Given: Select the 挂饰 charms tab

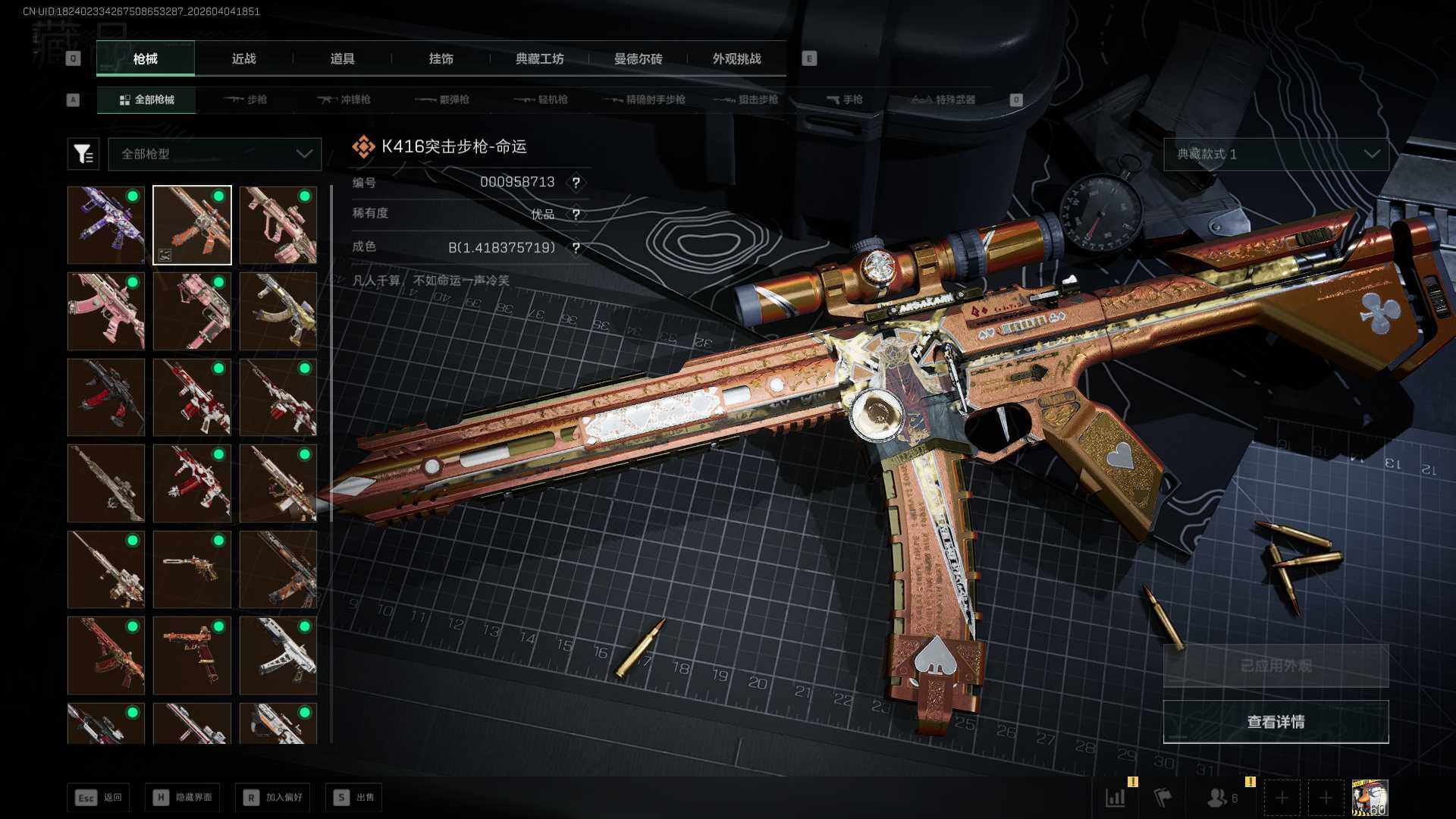Looking at the screenshot, I should coord(441,58).
